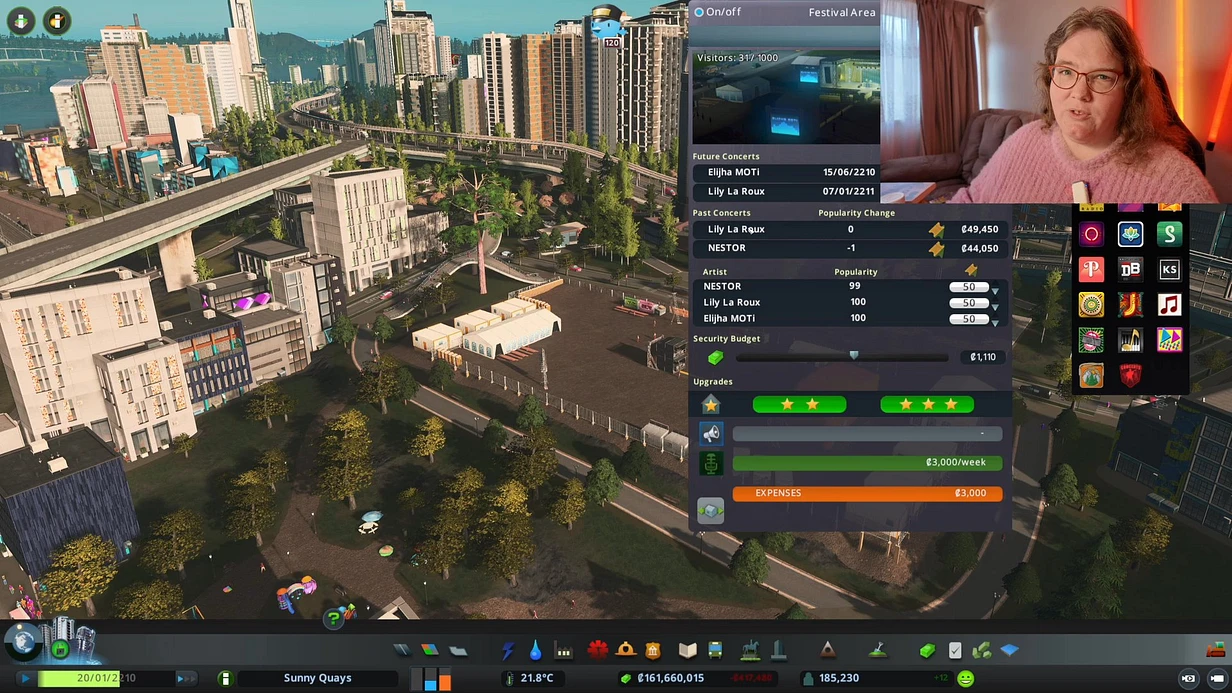Open the education book menu
Image resolution: width=1232 pixels, height=693 pixels.
687,651
